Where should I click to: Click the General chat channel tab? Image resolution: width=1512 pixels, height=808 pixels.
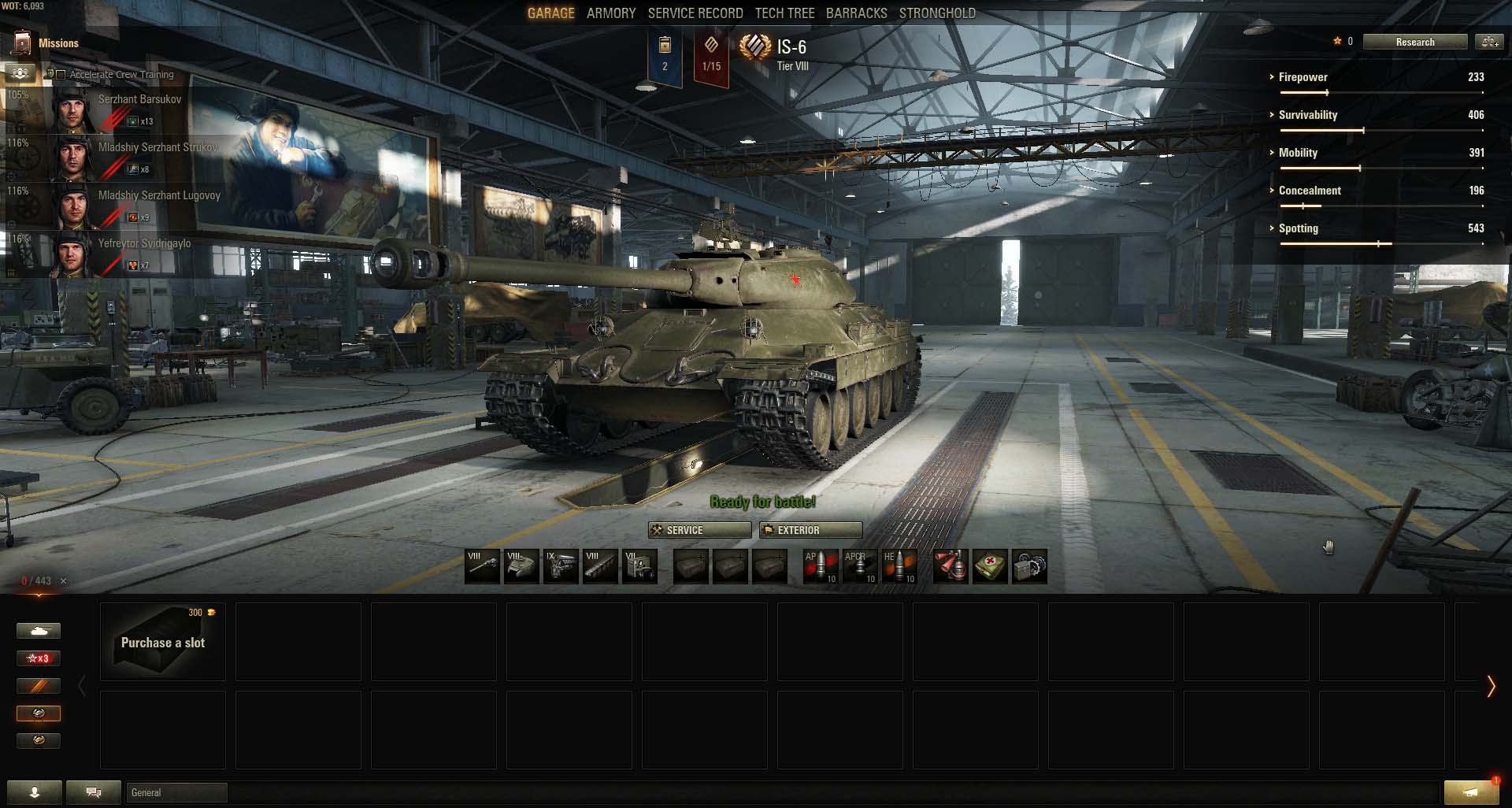[177, 792]
